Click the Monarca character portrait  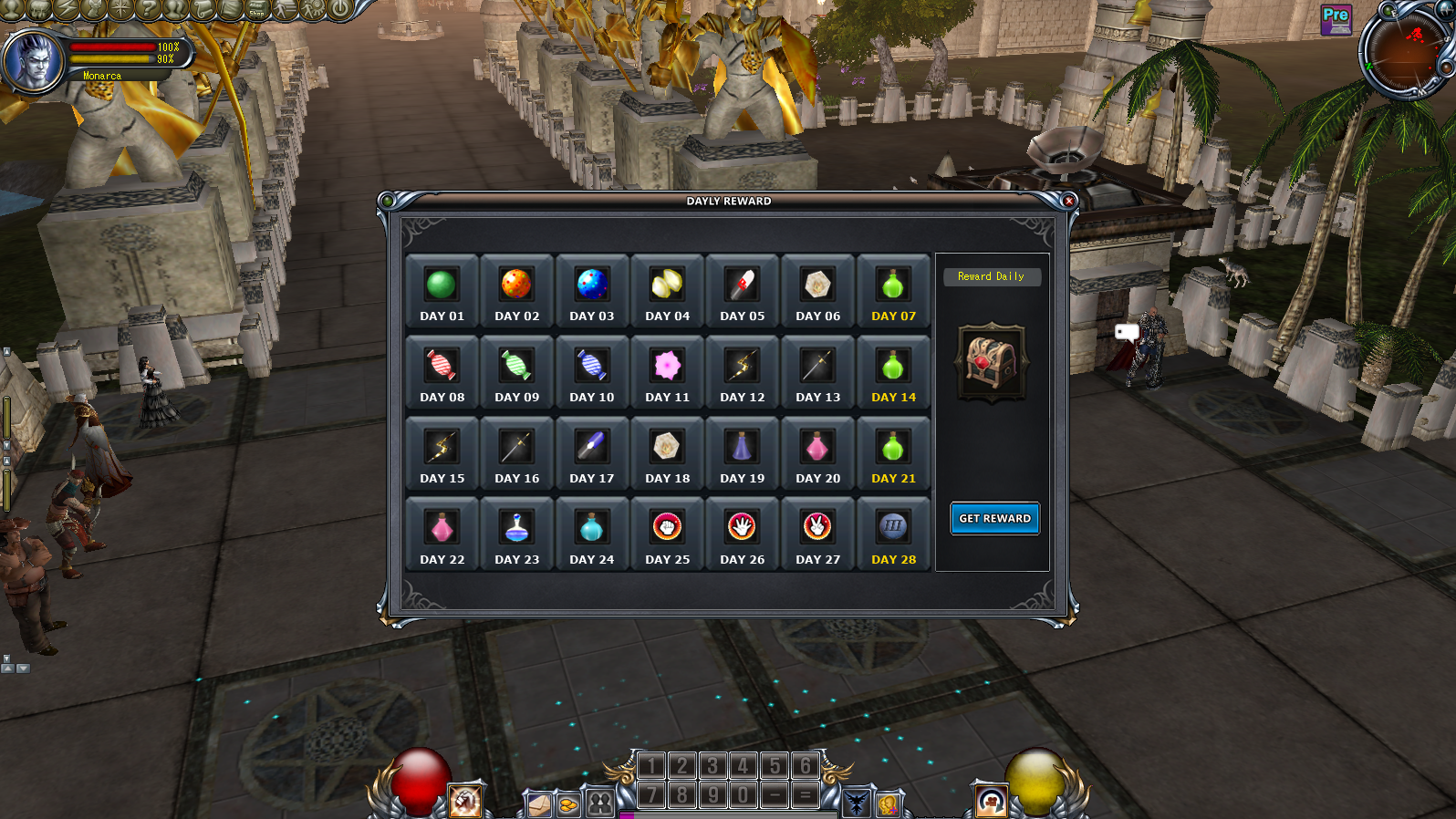pyautogui.click(x=33, y=61)
